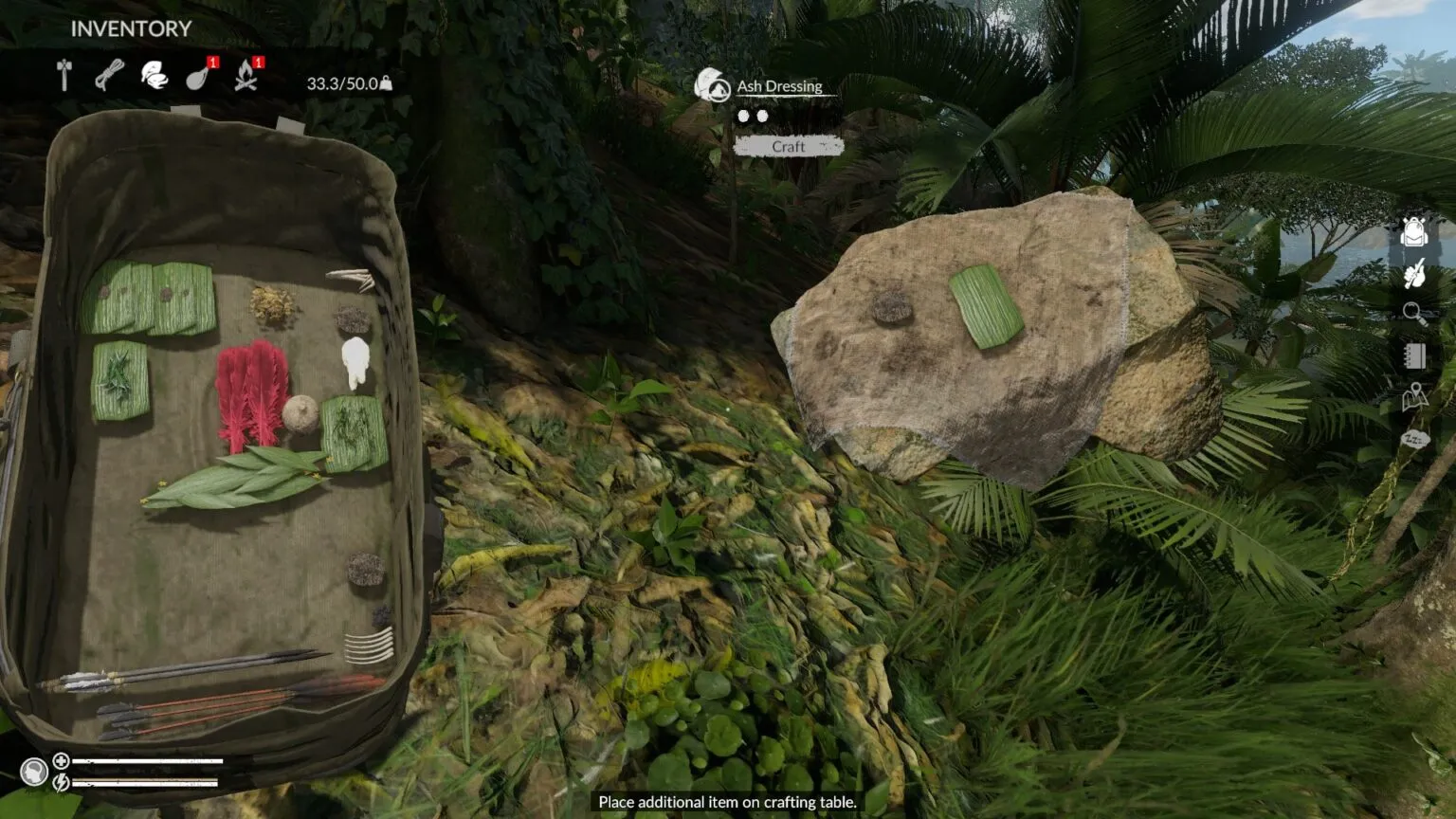Click the green leaf on the crafting rock
This screenshot has height=819, width=1456.
click(986, 305)
